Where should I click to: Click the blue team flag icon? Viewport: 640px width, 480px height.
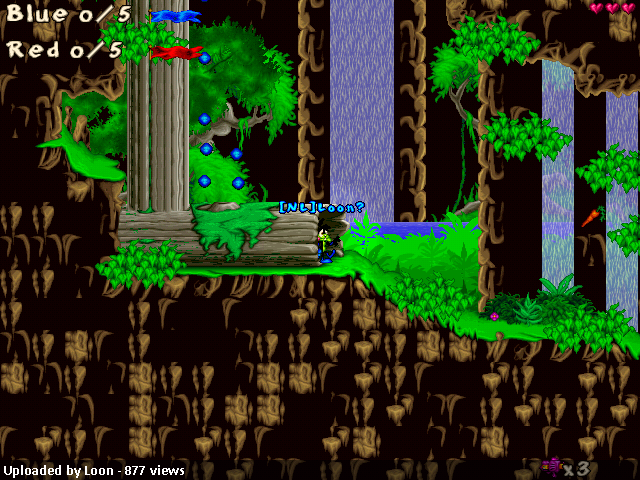(x=176, y=16)
